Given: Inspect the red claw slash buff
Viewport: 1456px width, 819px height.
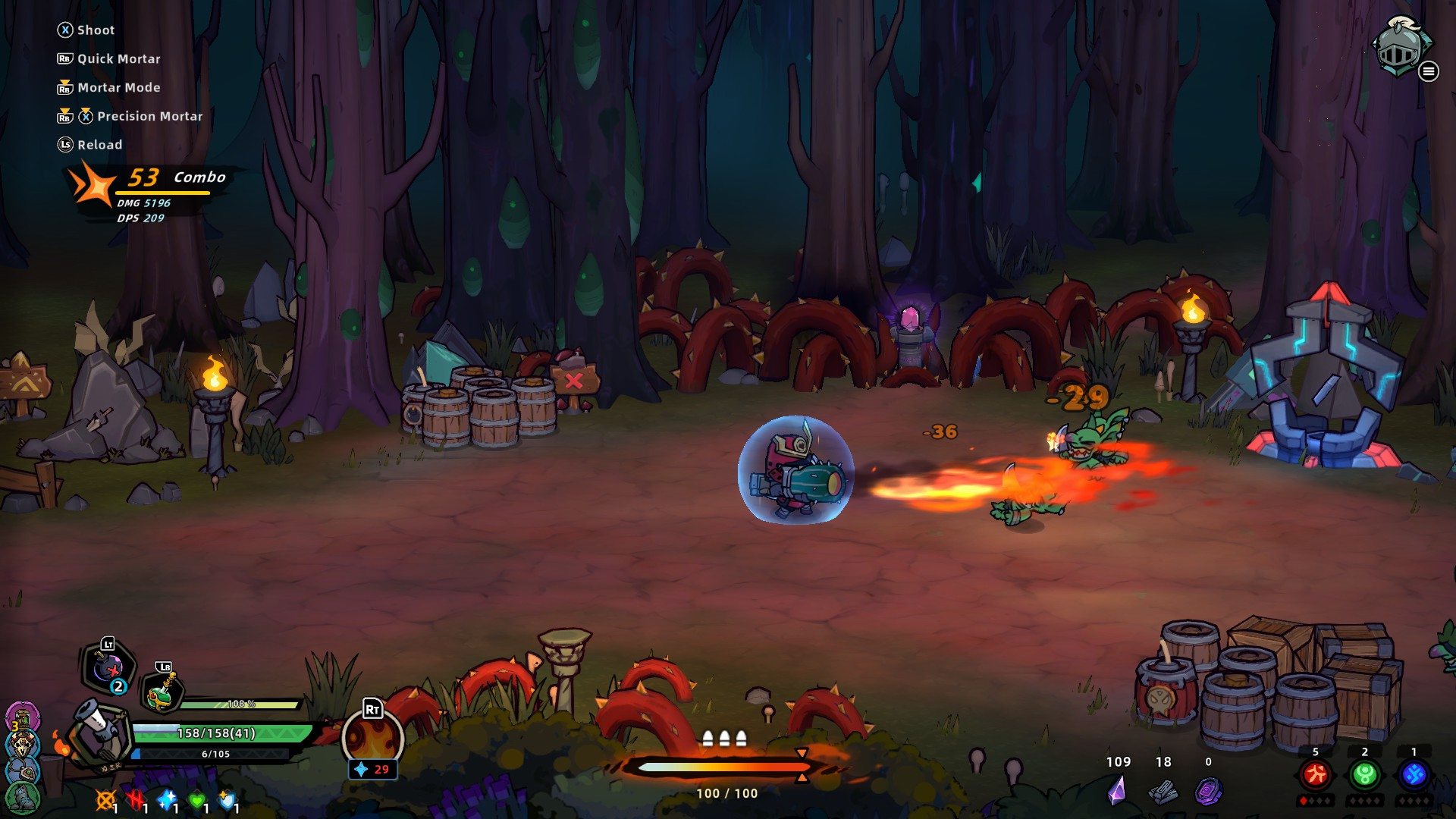Looking at the screenshot, I should click(x=136, y=799).
